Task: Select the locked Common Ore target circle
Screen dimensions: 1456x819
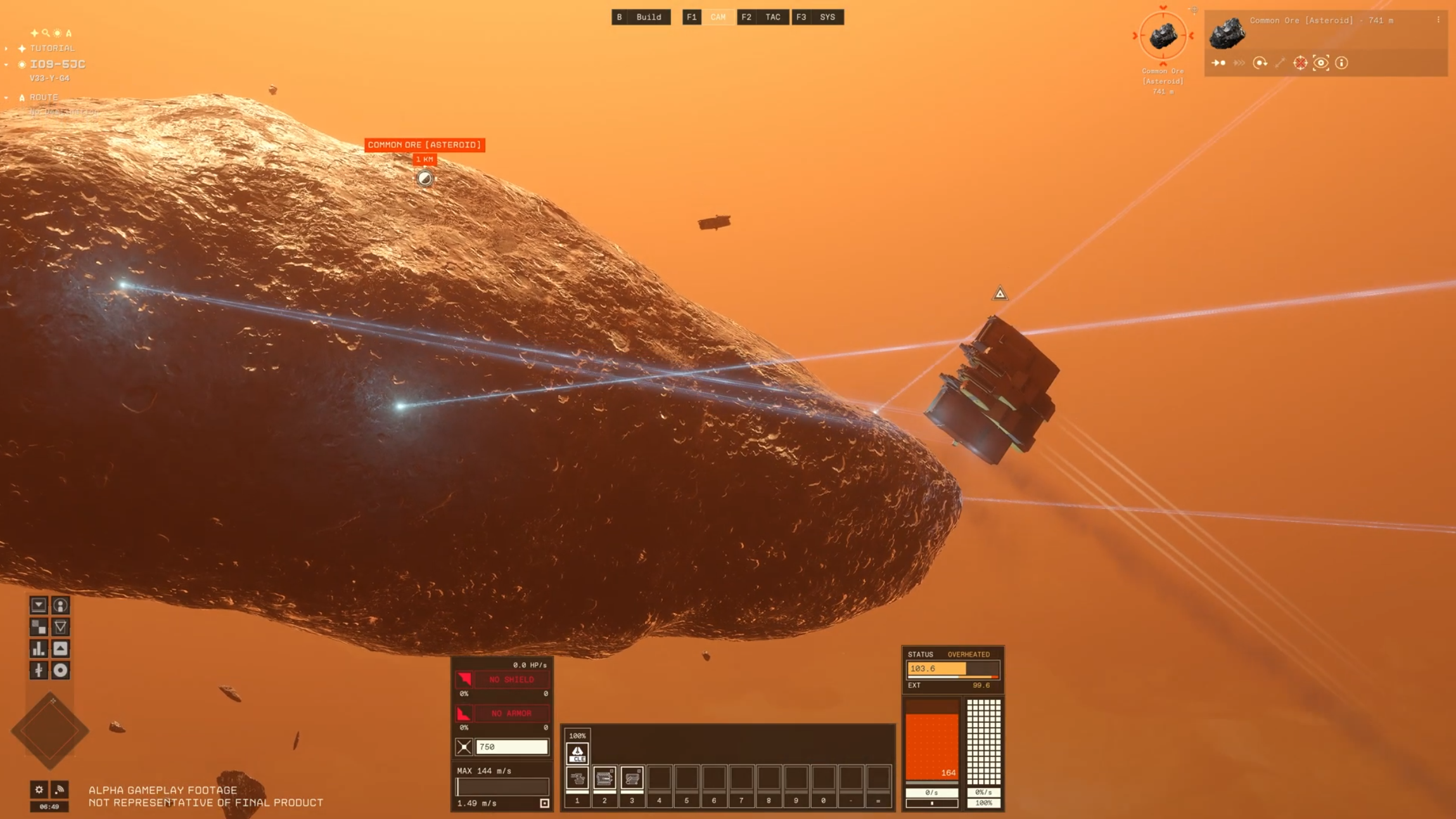Action: coord(1163,36)
